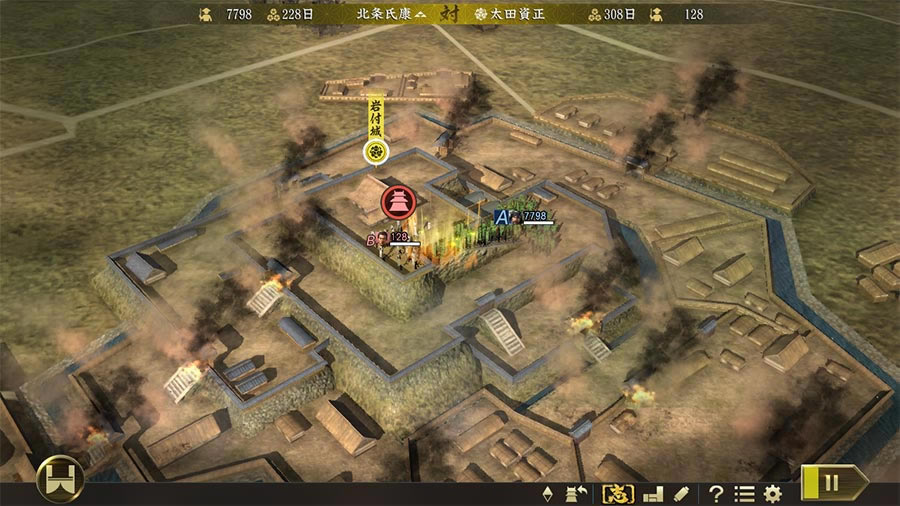Open the list menu icon
Viewport: 900px width, 506px height.
pyautogui.click(x=744, y=493)
